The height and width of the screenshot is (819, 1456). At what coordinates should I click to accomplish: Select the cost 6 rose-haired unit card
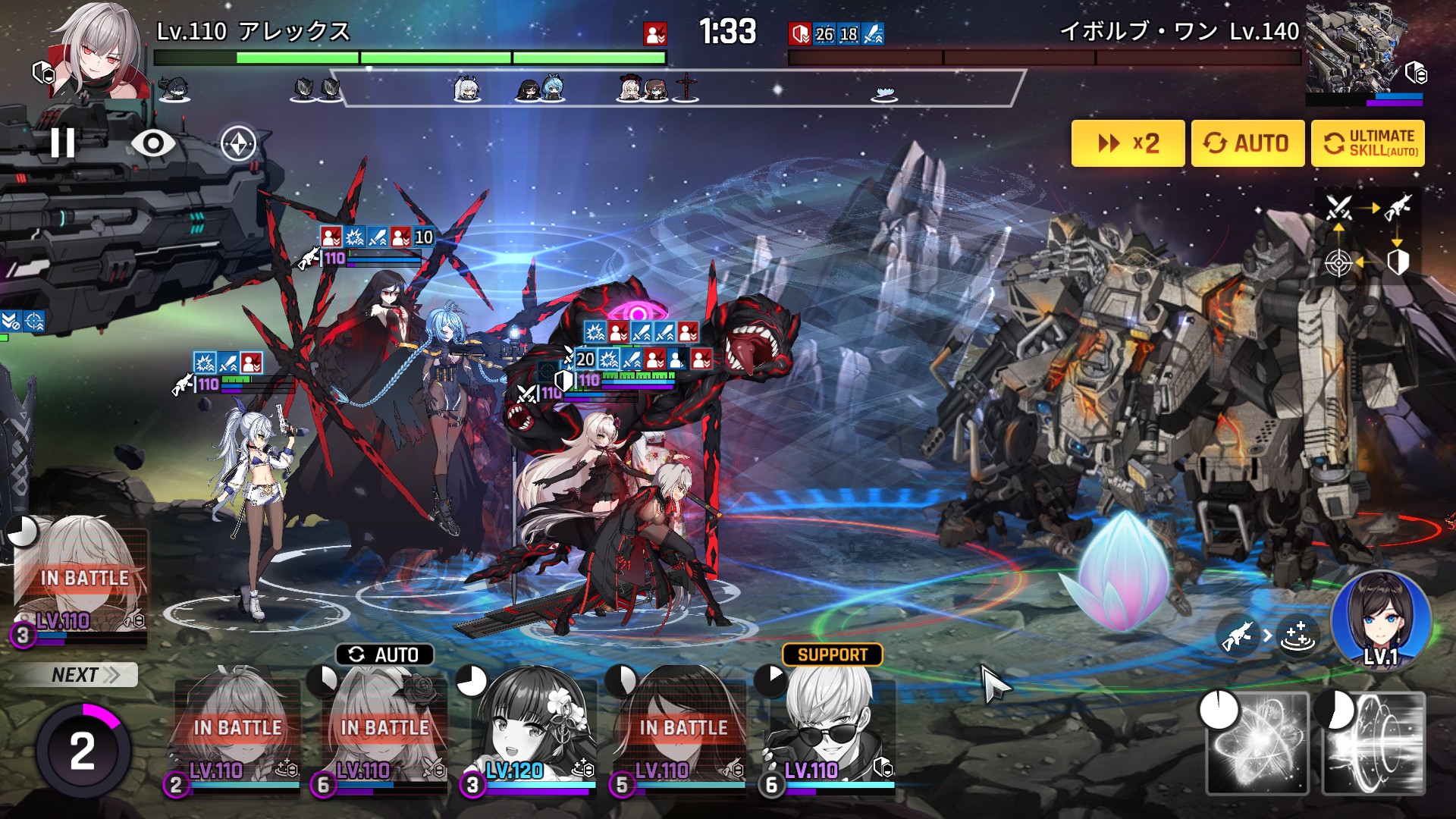click(384, 728)
